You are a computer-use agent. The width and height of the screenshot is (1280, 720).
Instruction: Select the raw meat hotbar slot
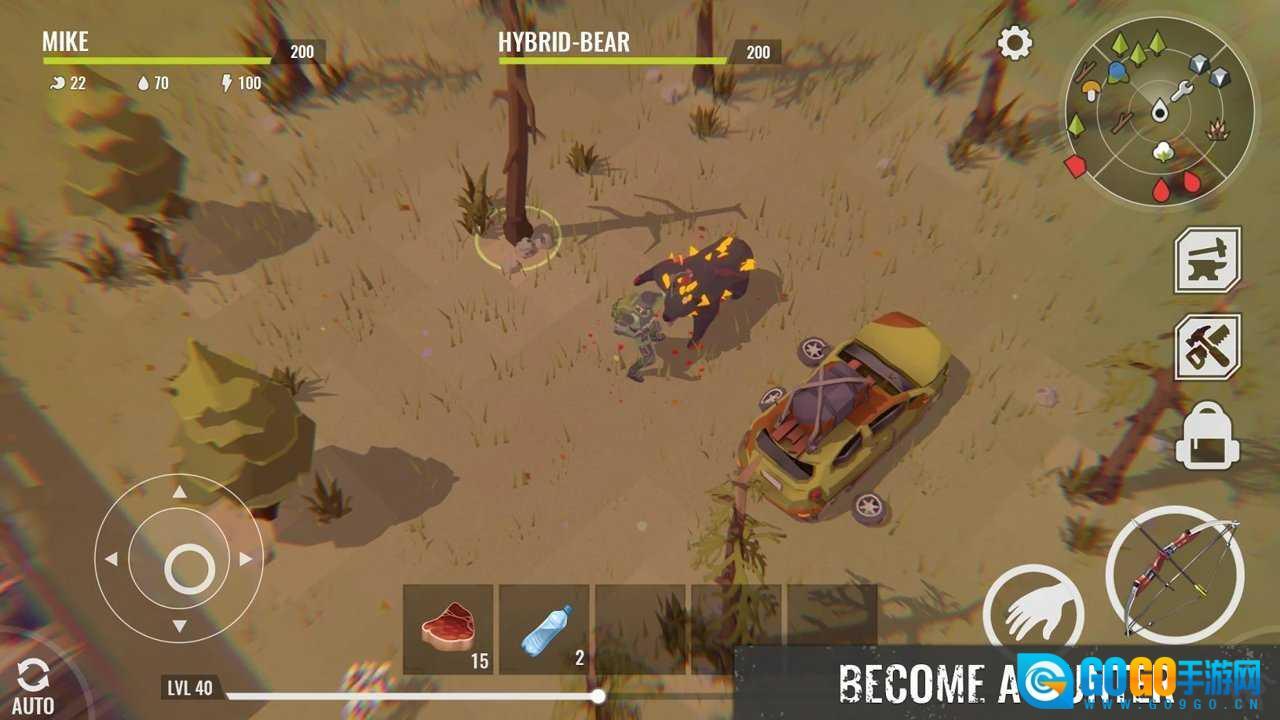(448, 628)
